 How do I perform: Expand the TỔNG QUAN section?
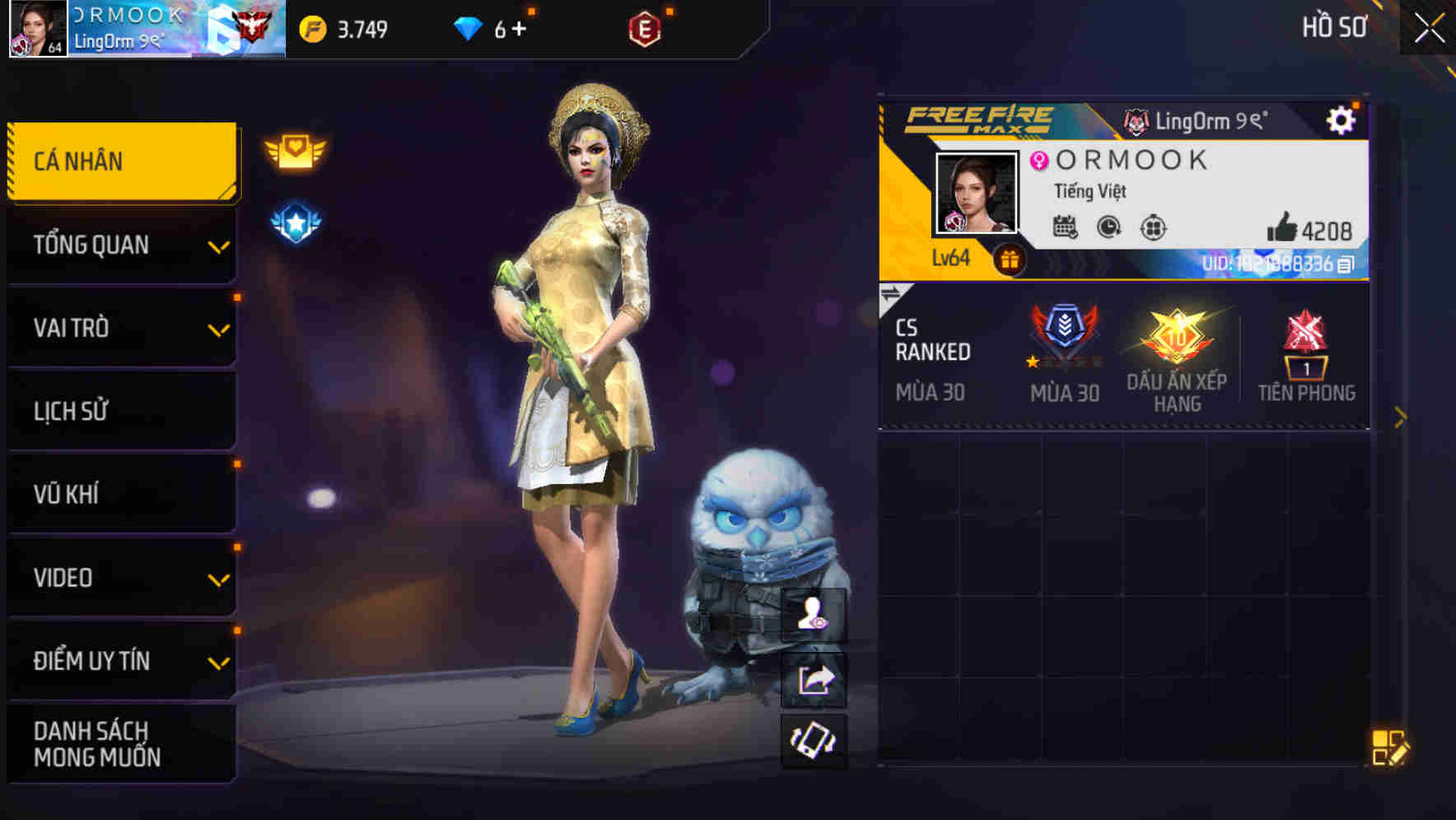click(122, 245)
